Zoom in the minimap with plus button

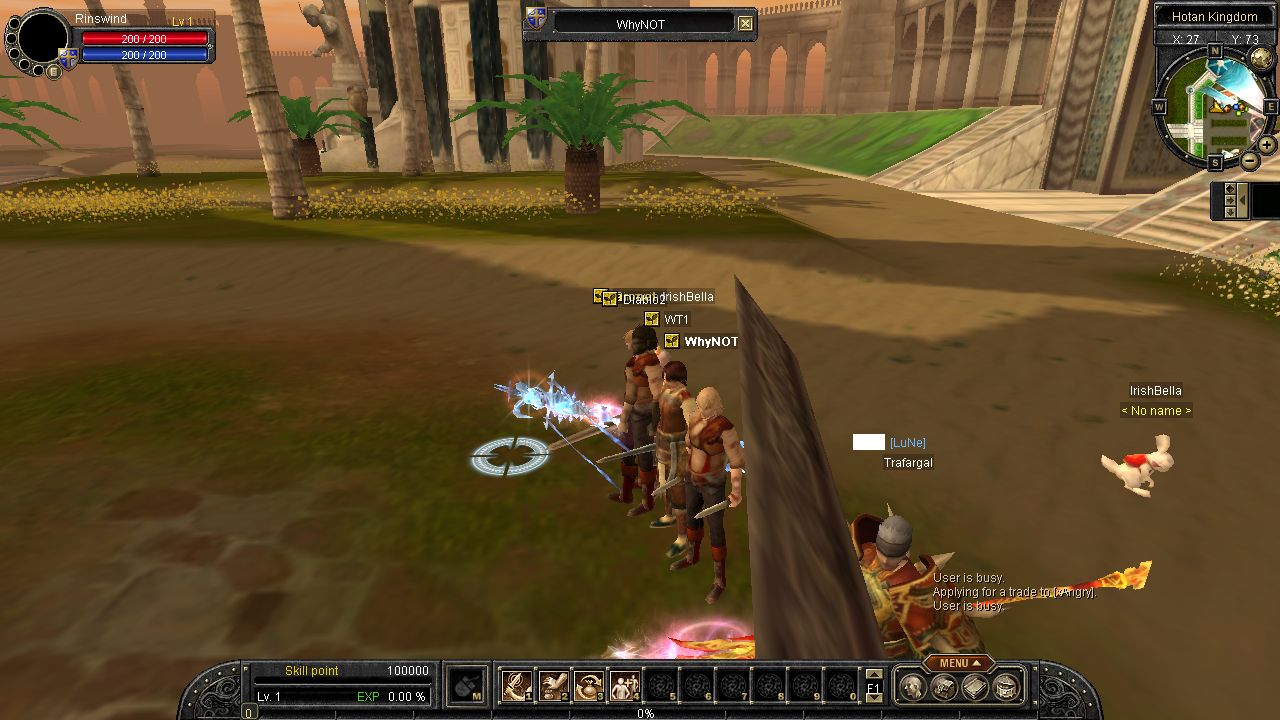[1266, 145]
